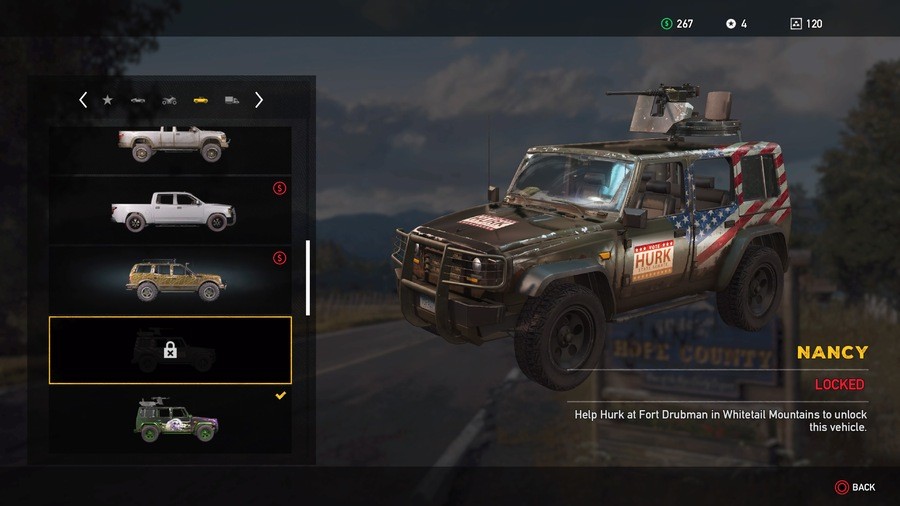
Task: Go to the previous vehicle category arrow
Action: pos(83,100)
